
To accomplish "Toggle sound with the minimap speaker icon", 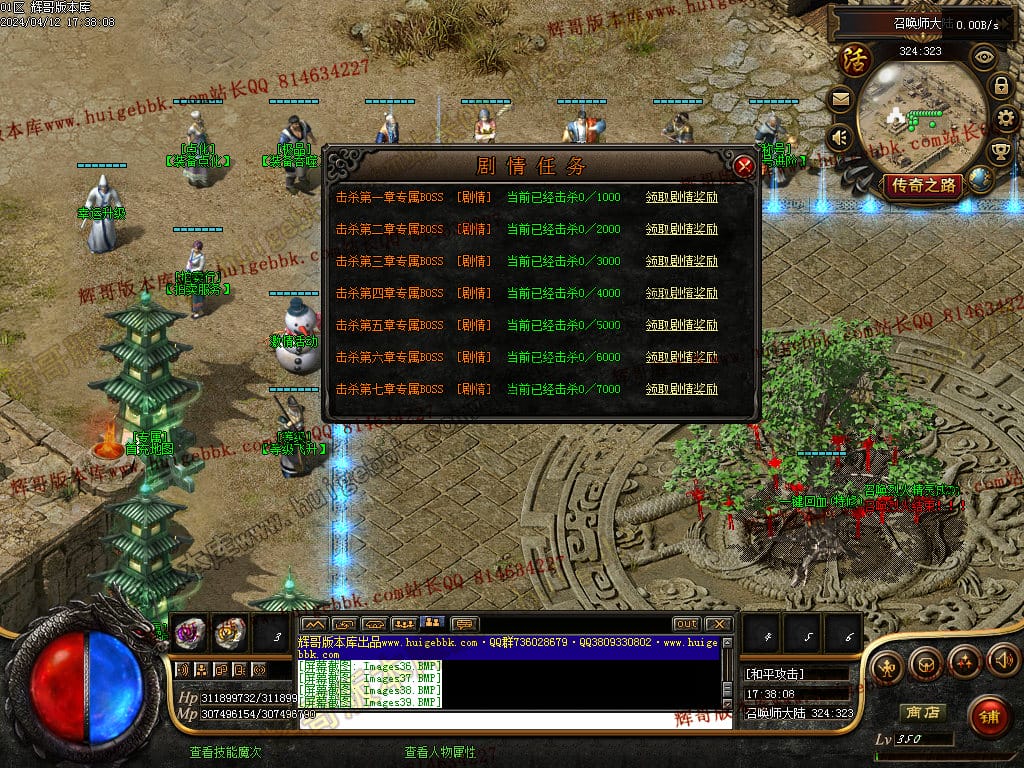I will (840, 137).
